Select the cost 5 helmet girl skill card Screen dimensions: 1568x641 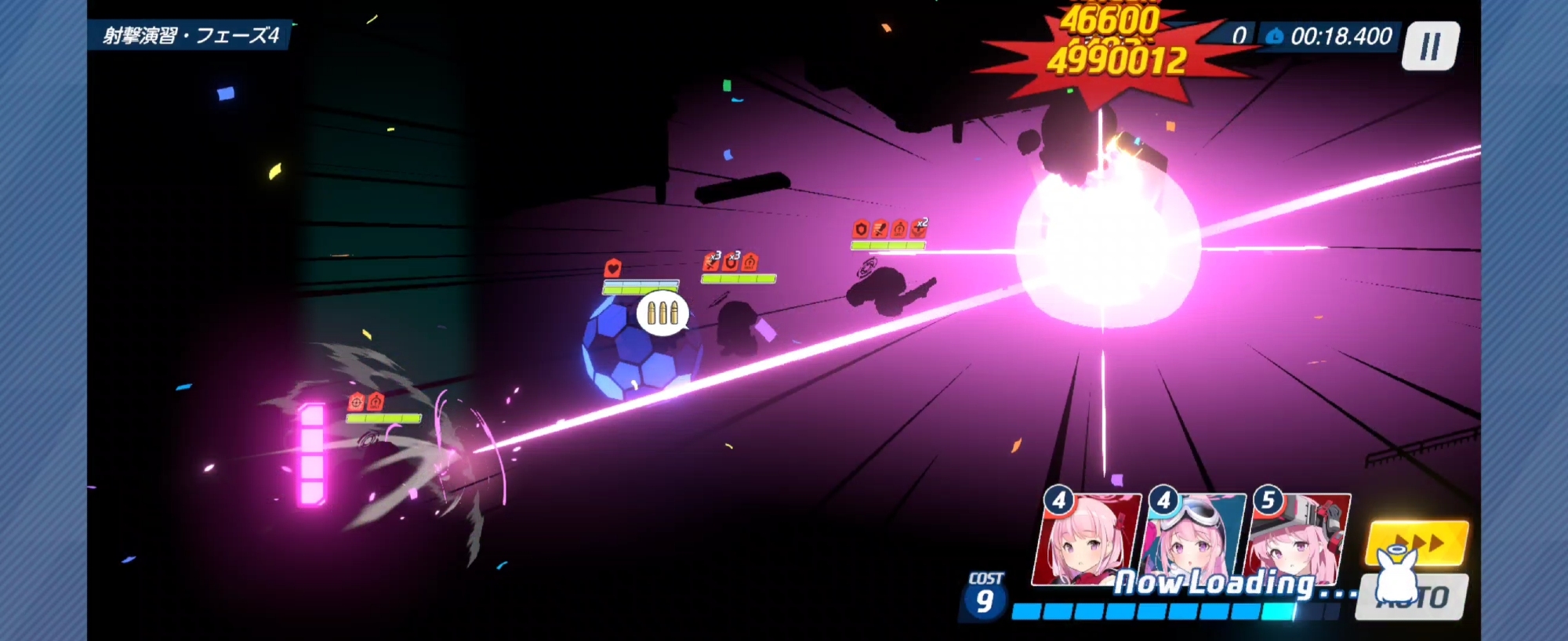click(1298, 539)
